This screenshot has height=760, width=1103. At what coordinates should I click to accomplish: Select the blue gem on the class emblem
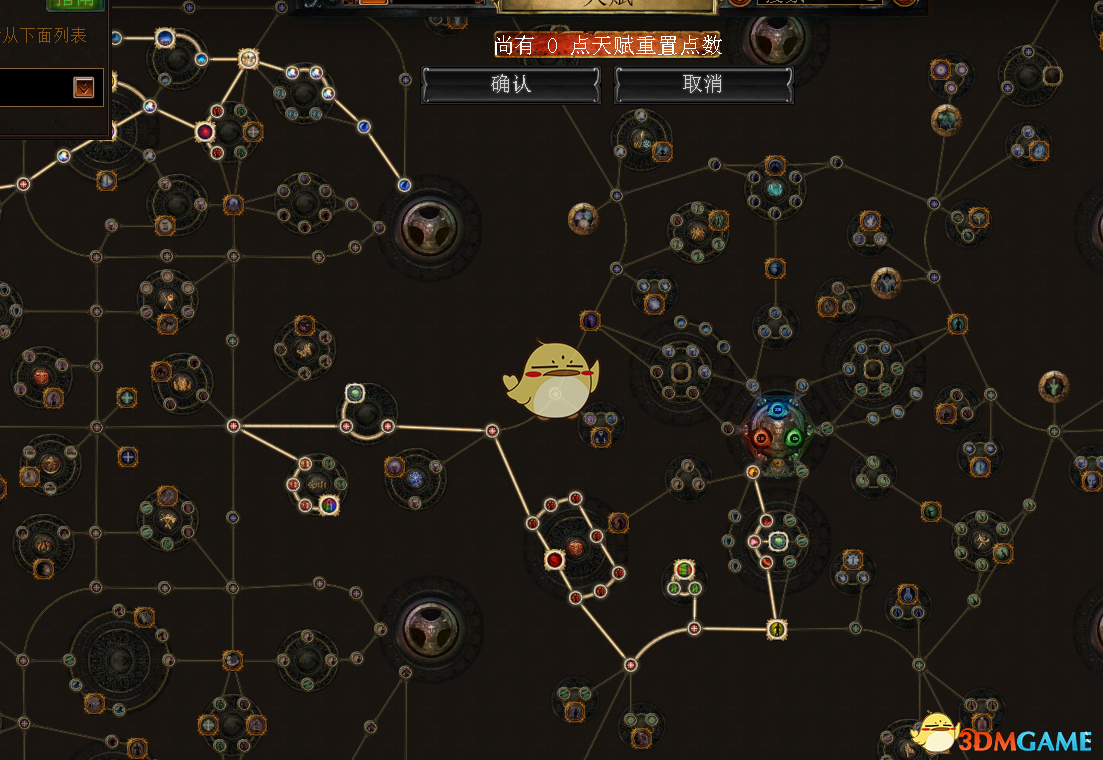tap(778, 410)
